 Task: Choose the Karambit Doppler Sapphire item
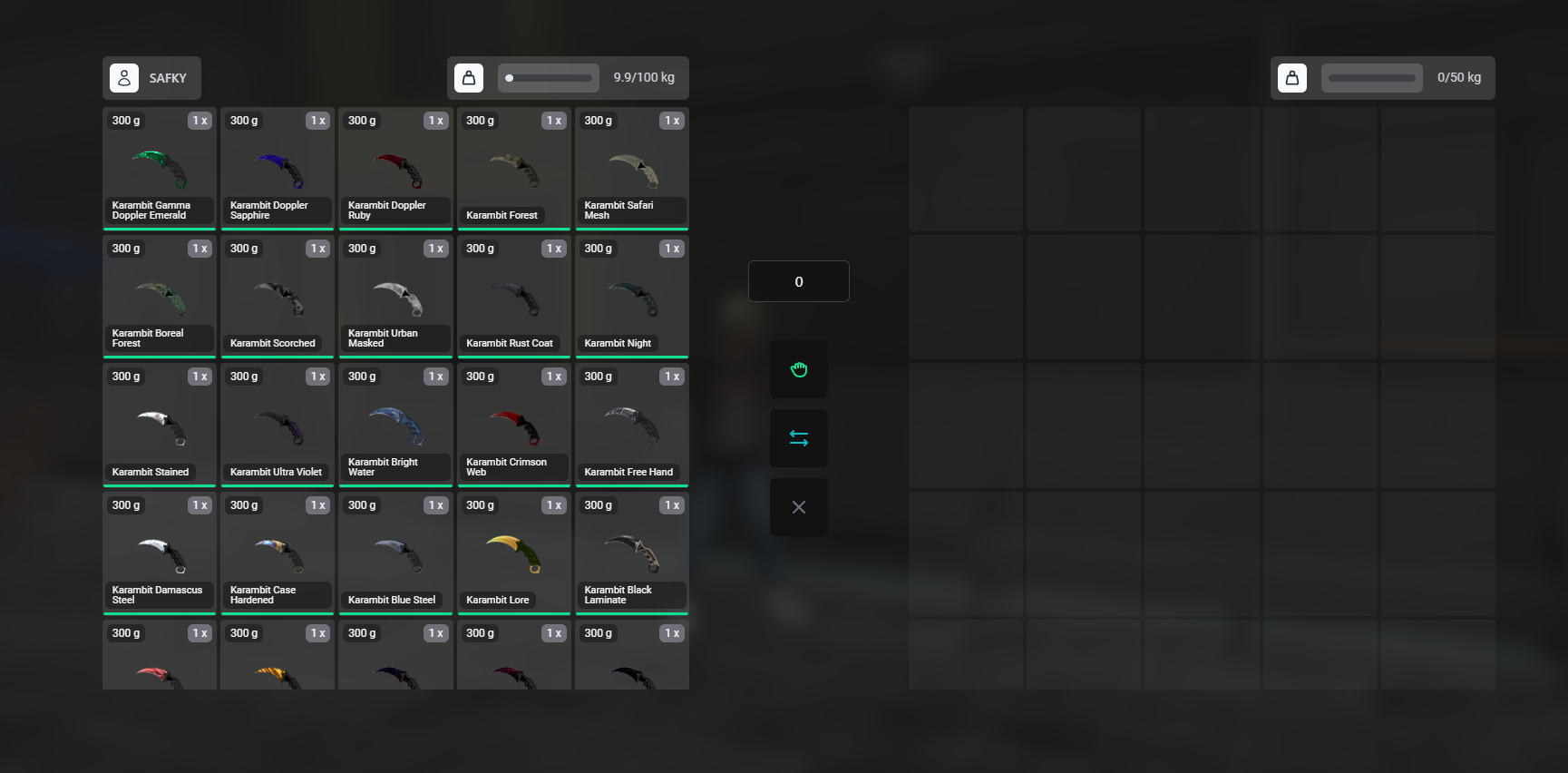(278, 168)
